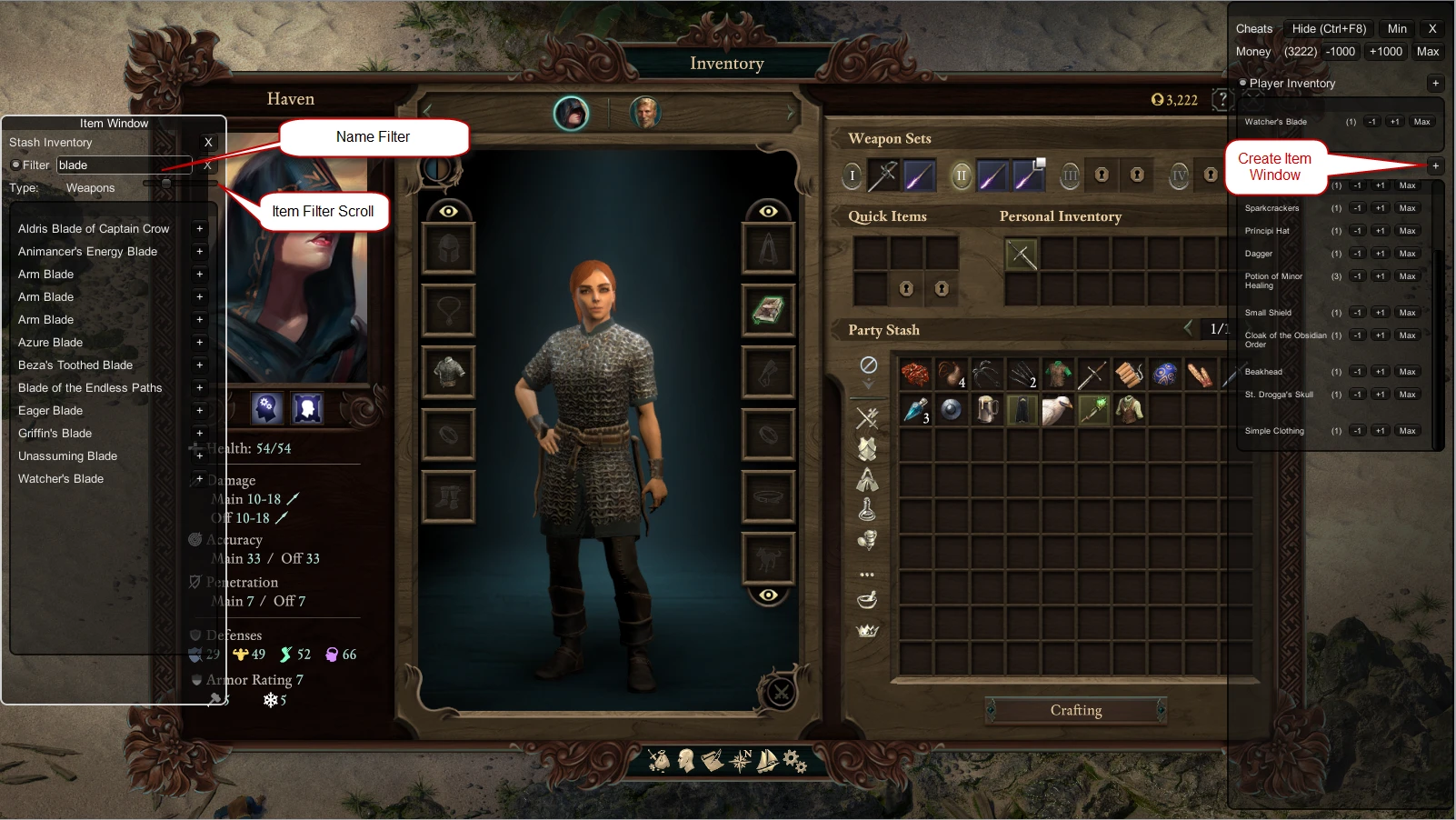Open the ship management sail icon
Screen dimensions: 1456x820
[766, 761]
